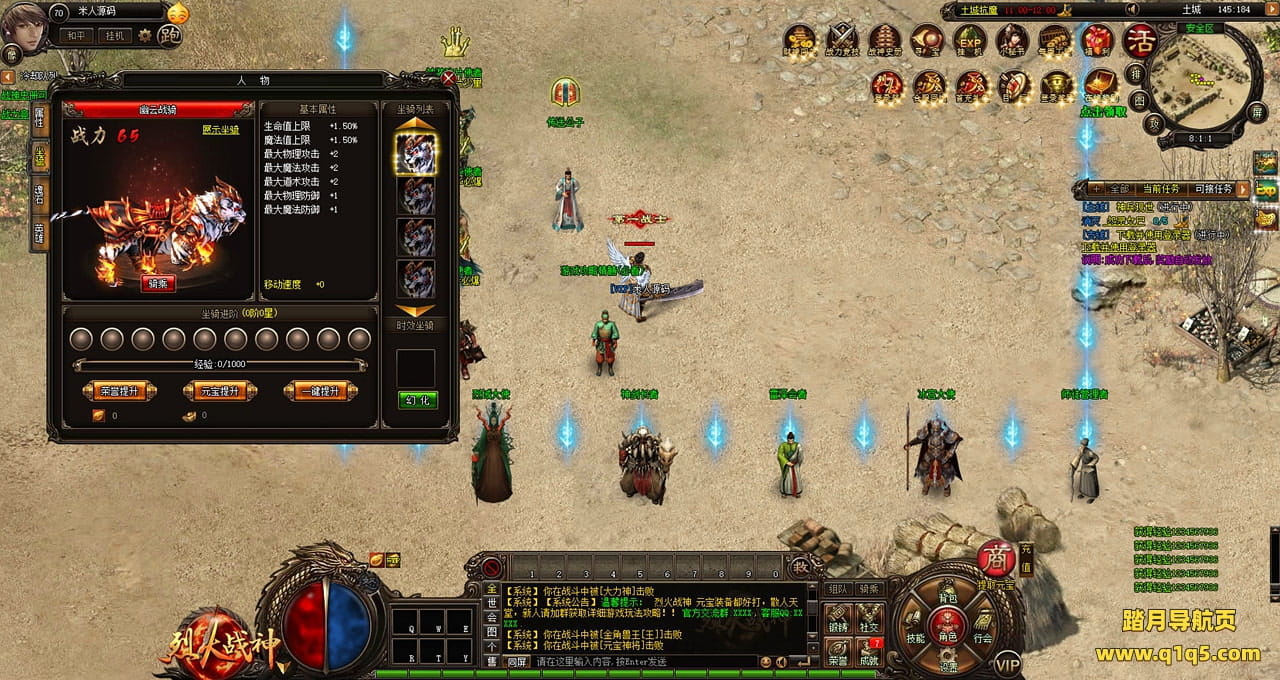Click the 一键提升 one-click upgrade button
The image size is (1280, 680).
(x=320, y=391)
